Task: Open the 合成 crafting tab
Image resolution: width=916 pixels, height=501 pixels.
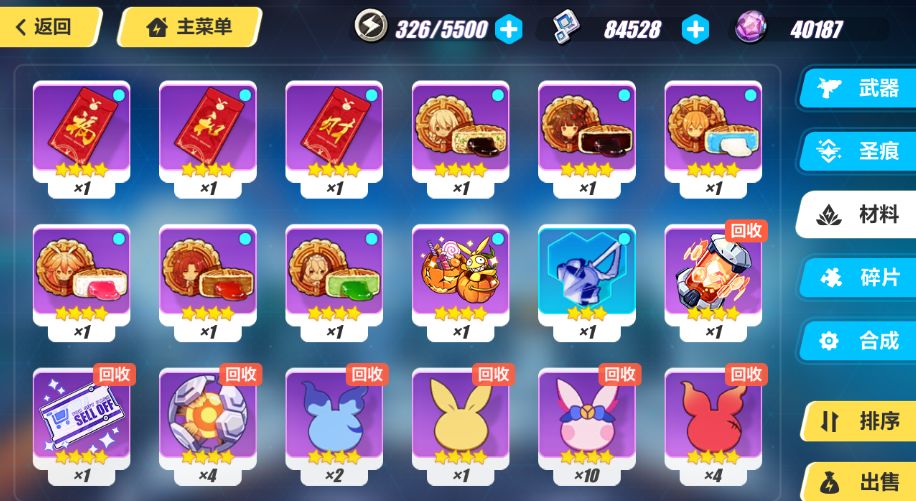Action: point(860,340)
